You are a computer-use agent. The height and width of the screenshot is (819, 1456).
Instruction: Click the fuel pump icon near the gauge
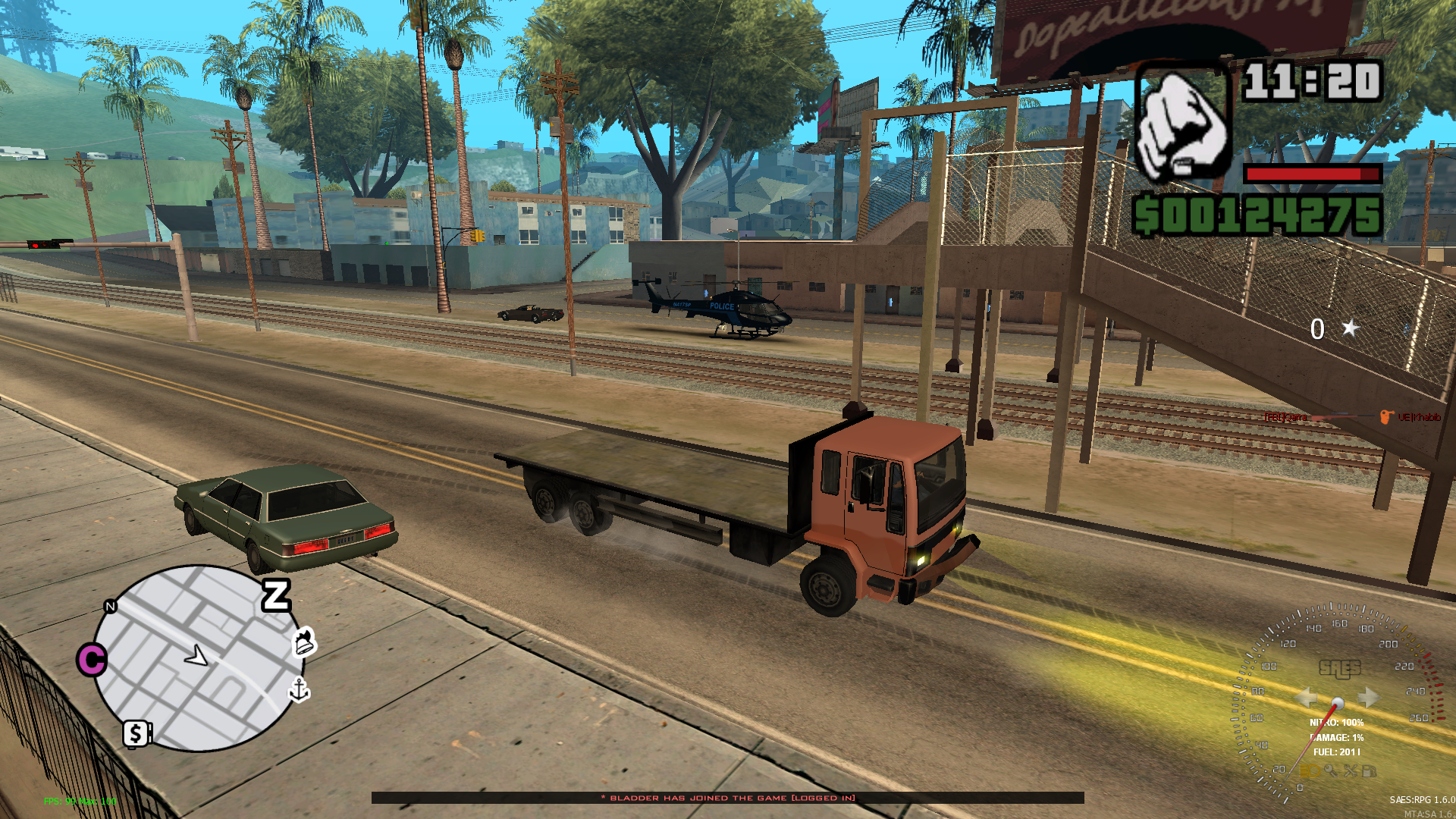[x=1370, y=773]
